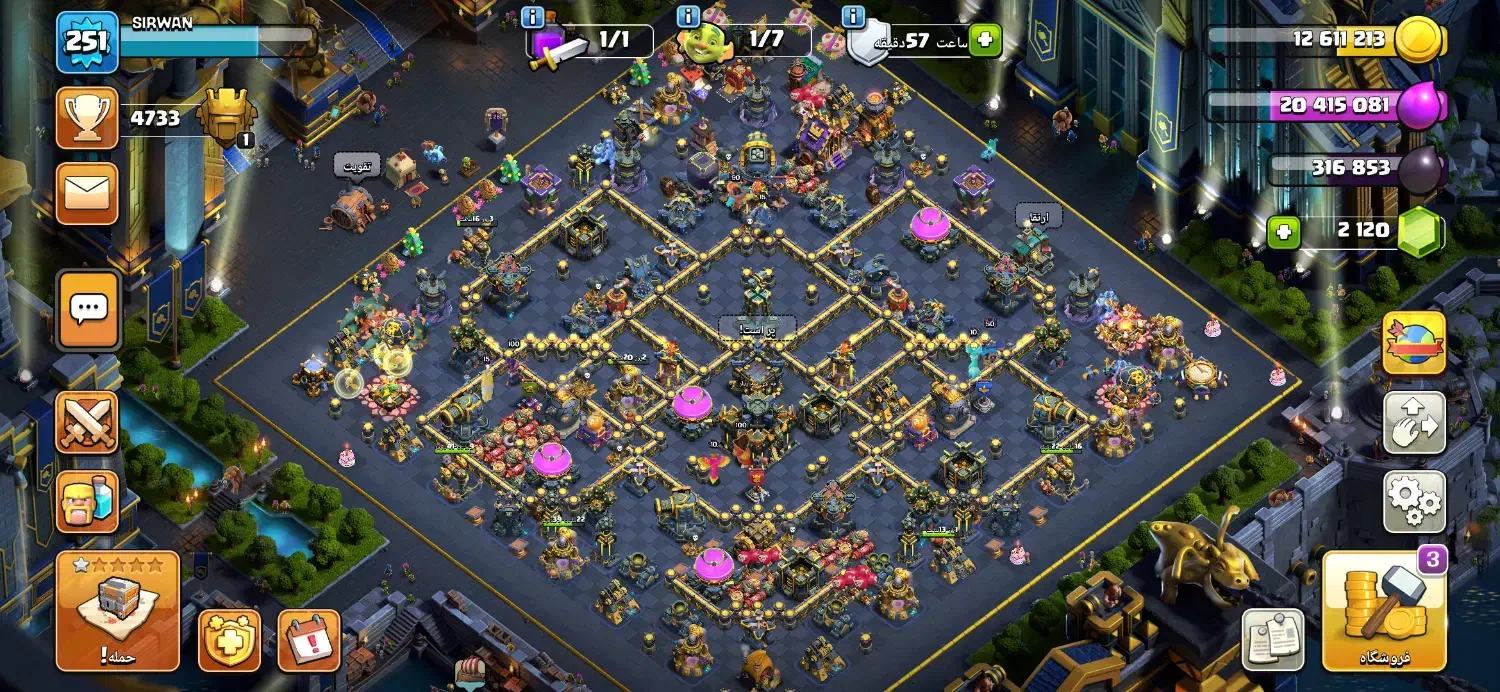The width and height of the screenshot is (1500, 692).
Task: Open the chat speech bubble
Action: [x=87, y=310]
